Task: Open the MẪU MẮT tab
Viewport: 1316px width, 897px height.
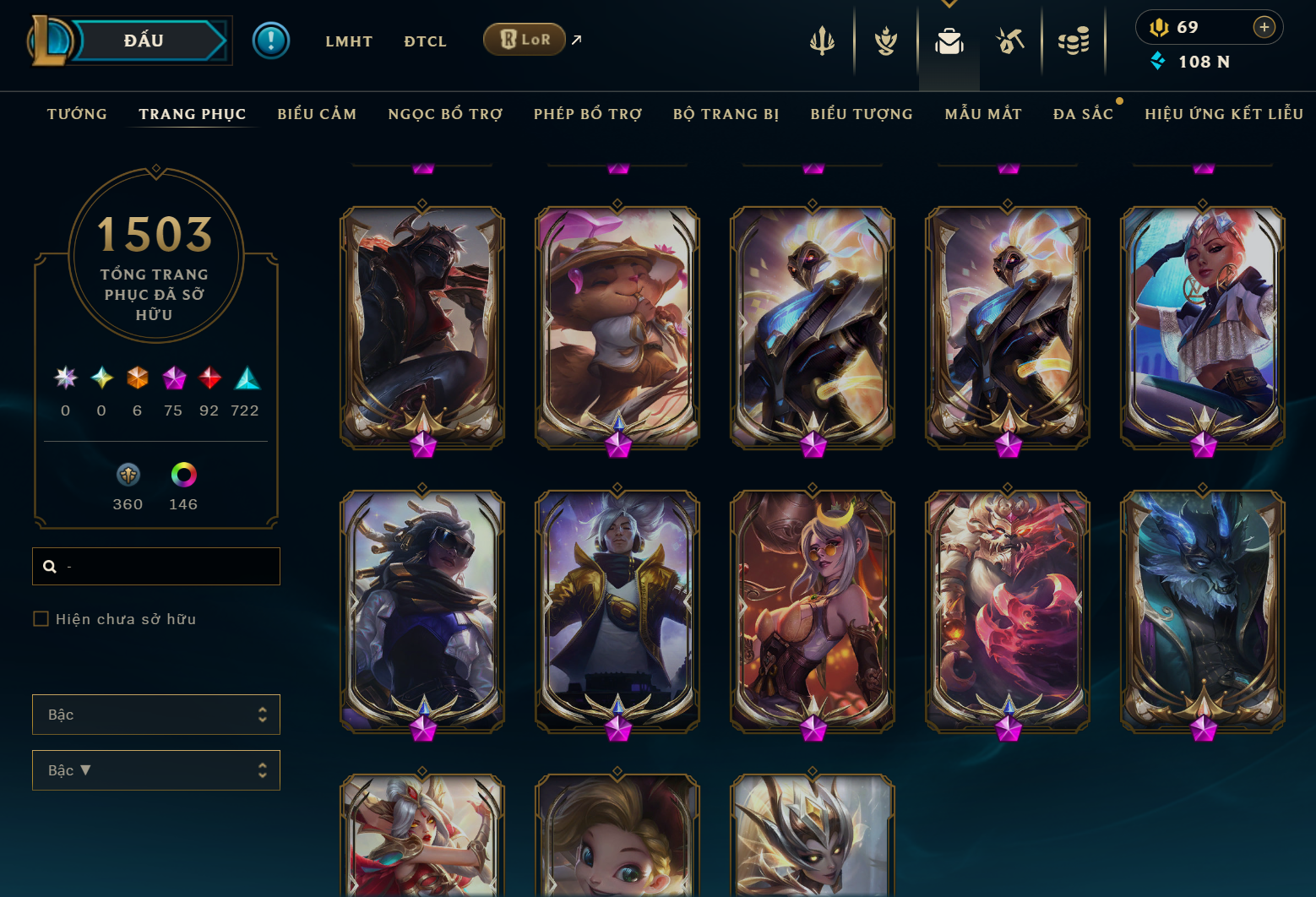Action: [x=983, y=113]
